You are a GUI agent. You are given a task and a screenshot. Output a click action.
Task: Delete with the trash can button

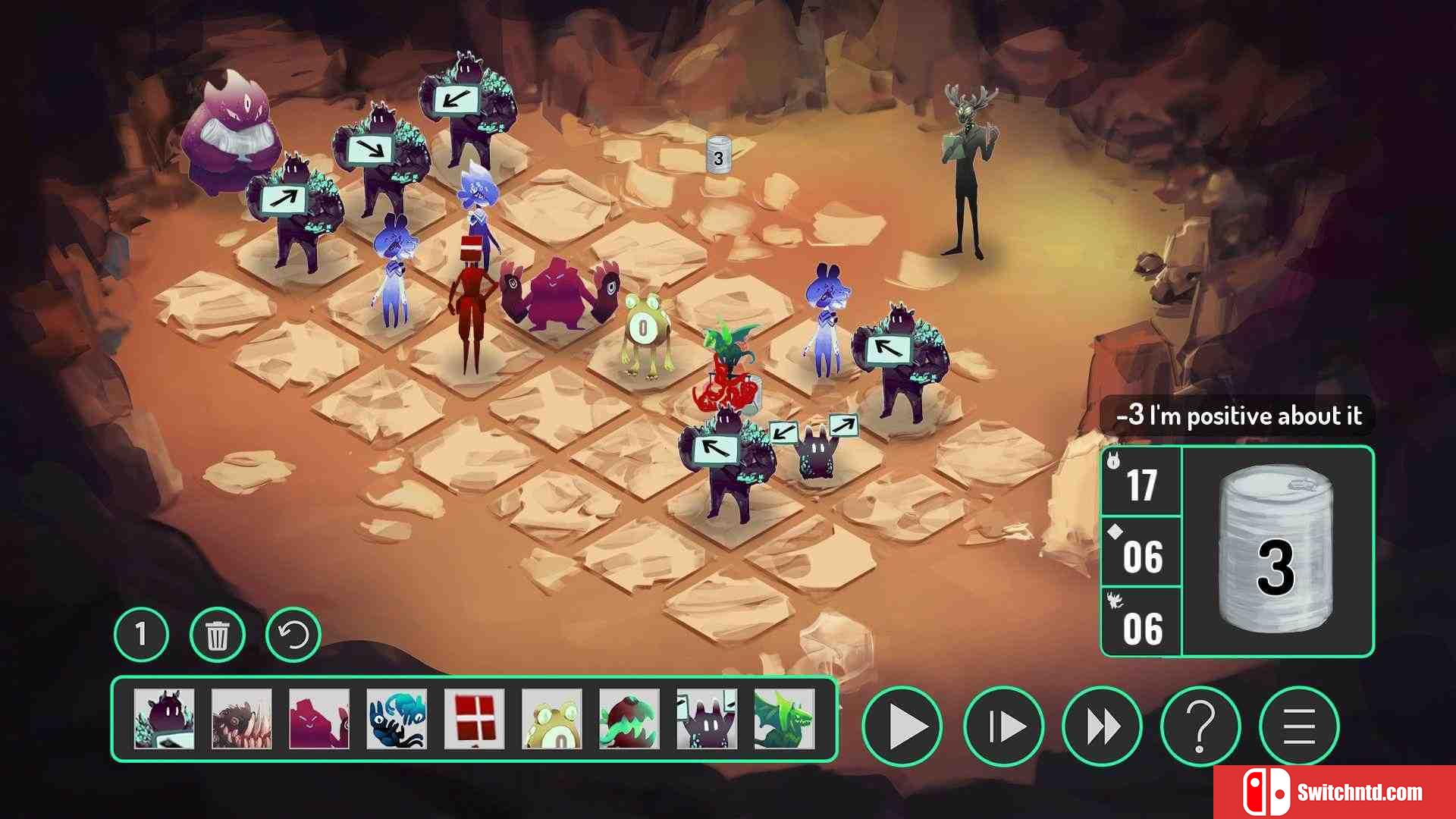click(218, 635)
